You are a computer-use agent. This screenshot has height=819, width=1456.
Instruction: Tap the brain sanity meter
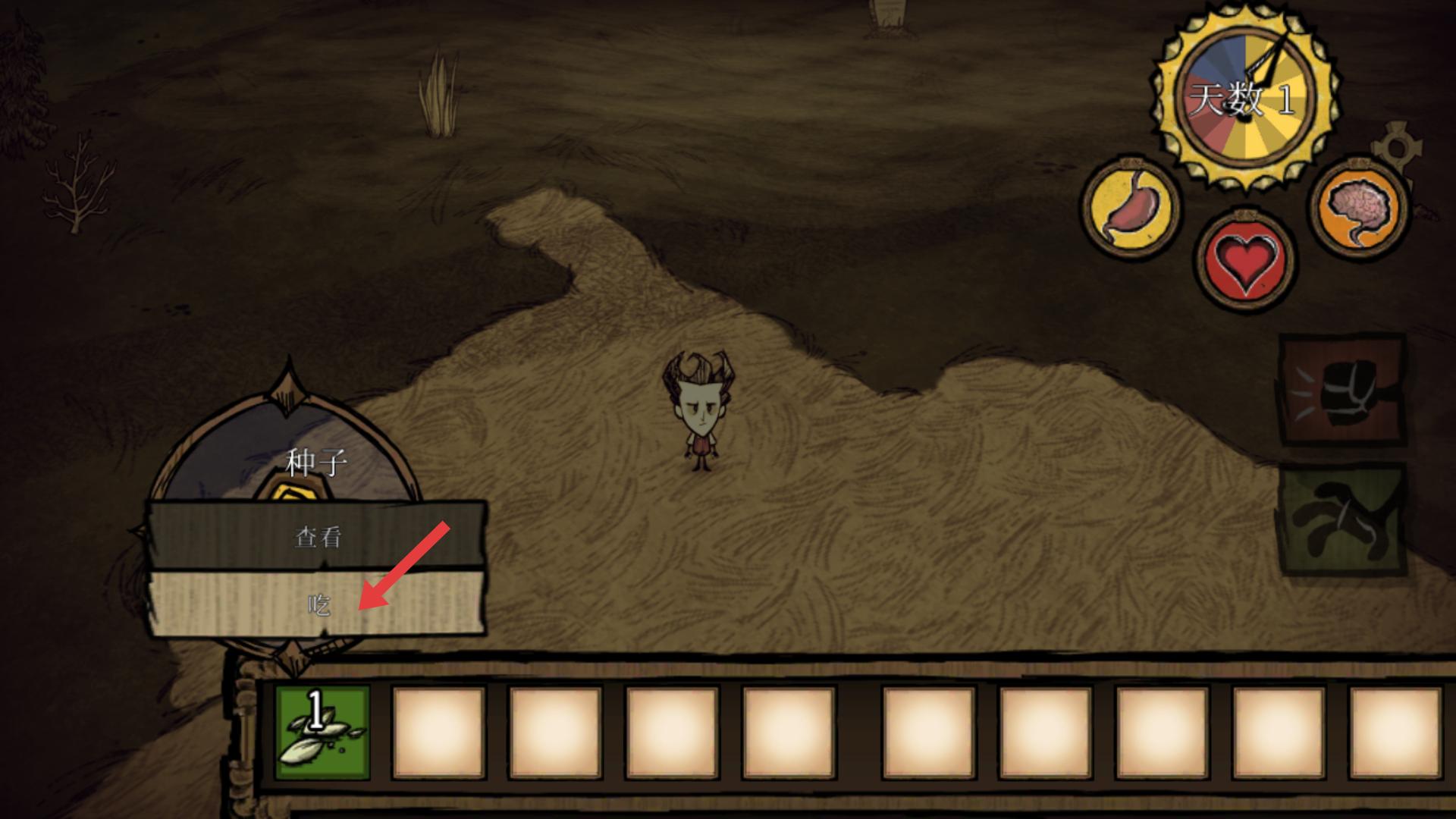pyautogui.click(x=1361, y=206)
